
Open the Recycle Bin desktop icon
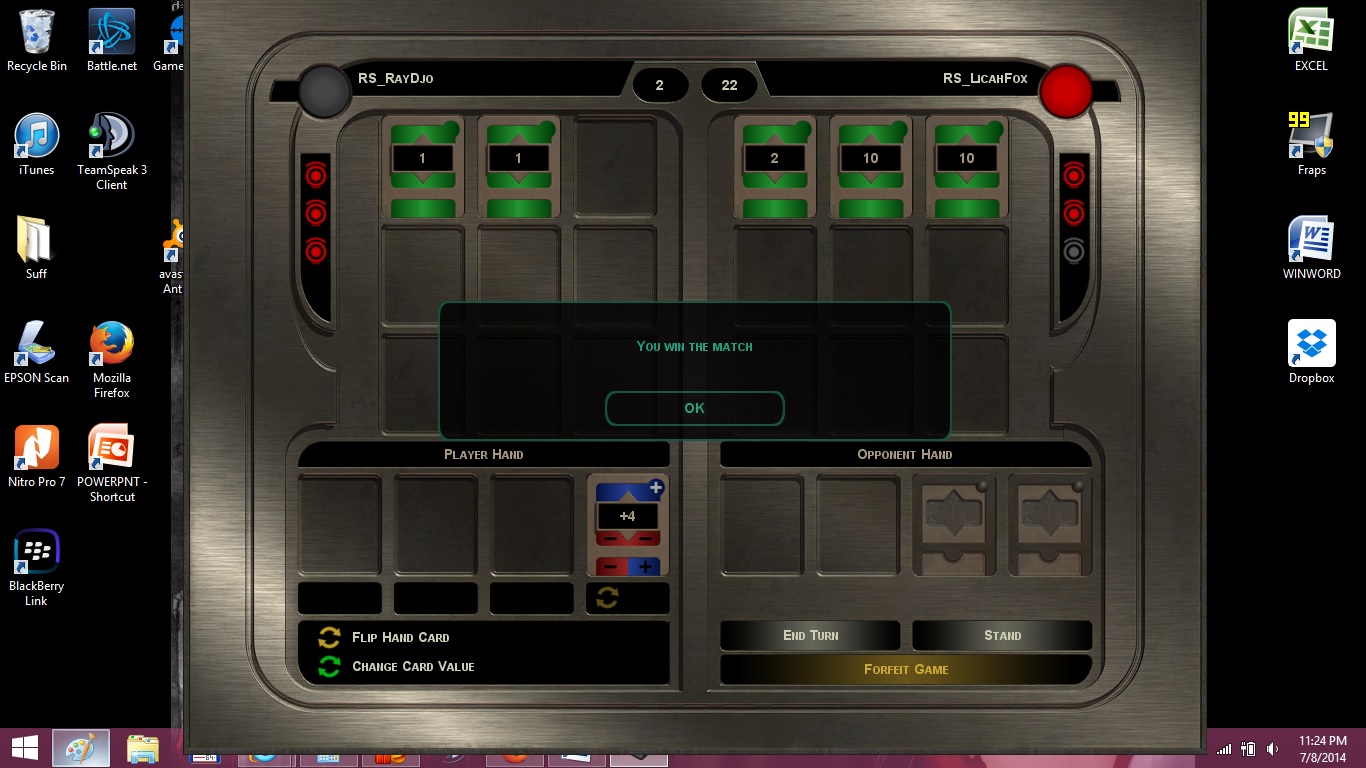coord(37,40)
